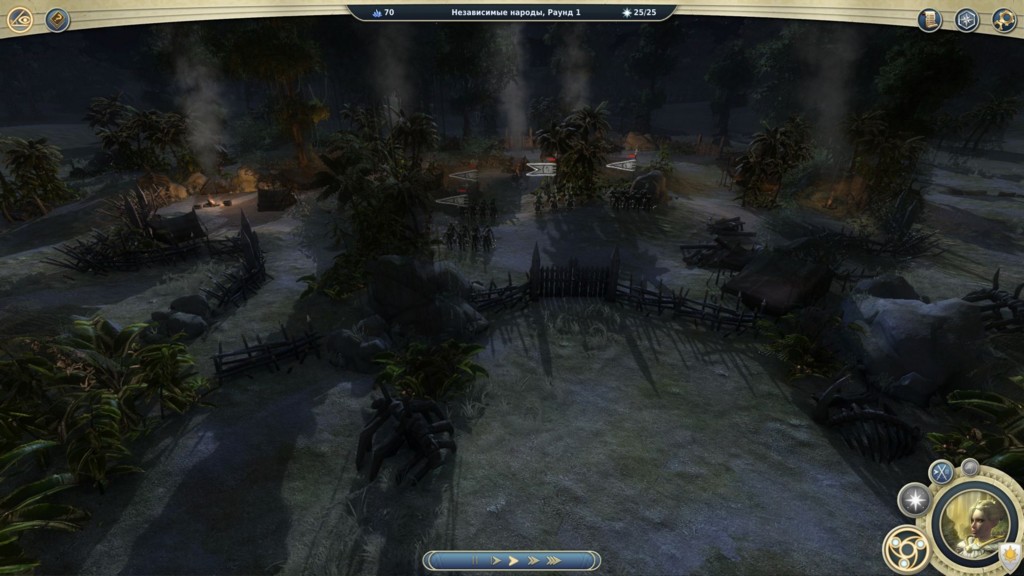Set battle speed to triple-arrow fastest

click(553, 561)
